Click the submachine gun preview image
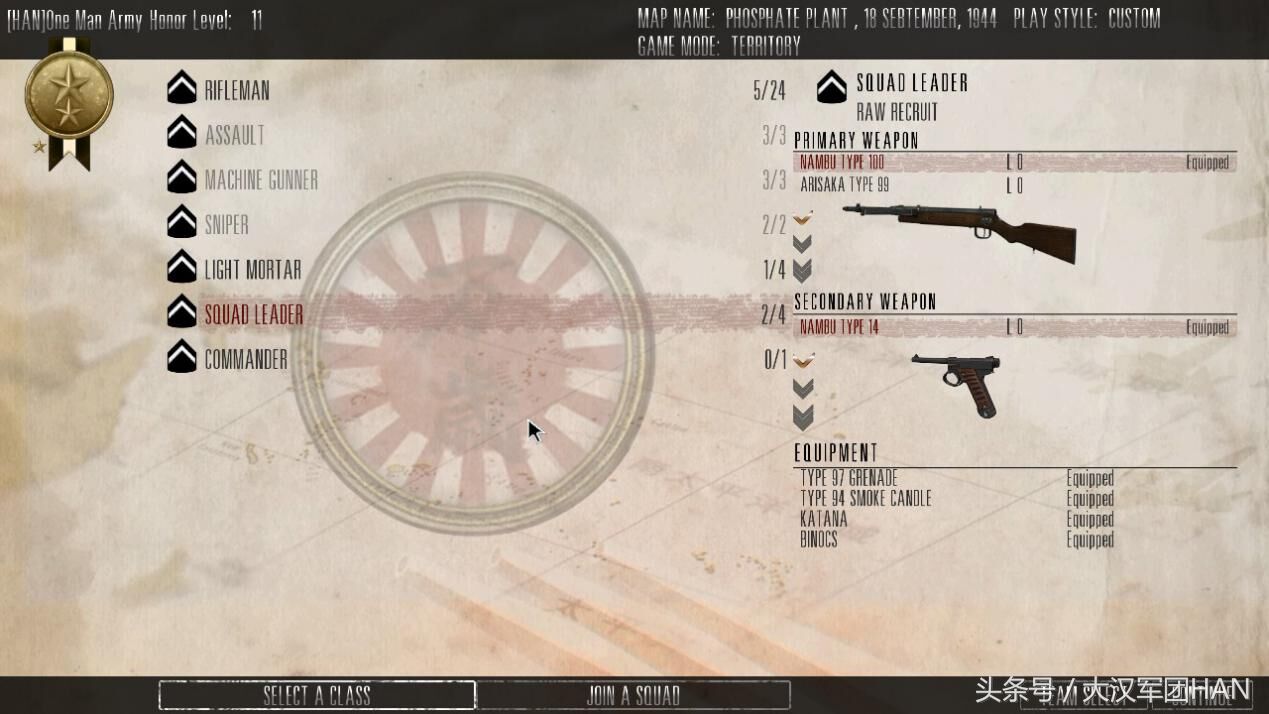 (960, 231)
